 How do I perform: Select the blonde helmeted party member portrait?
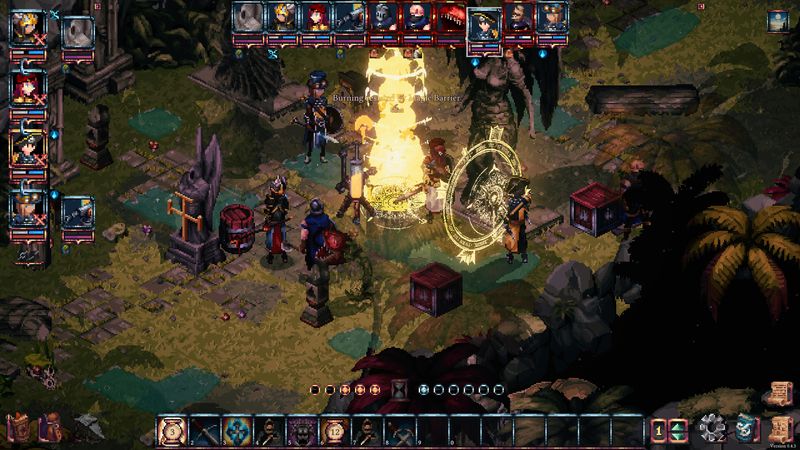pos(26,27)
